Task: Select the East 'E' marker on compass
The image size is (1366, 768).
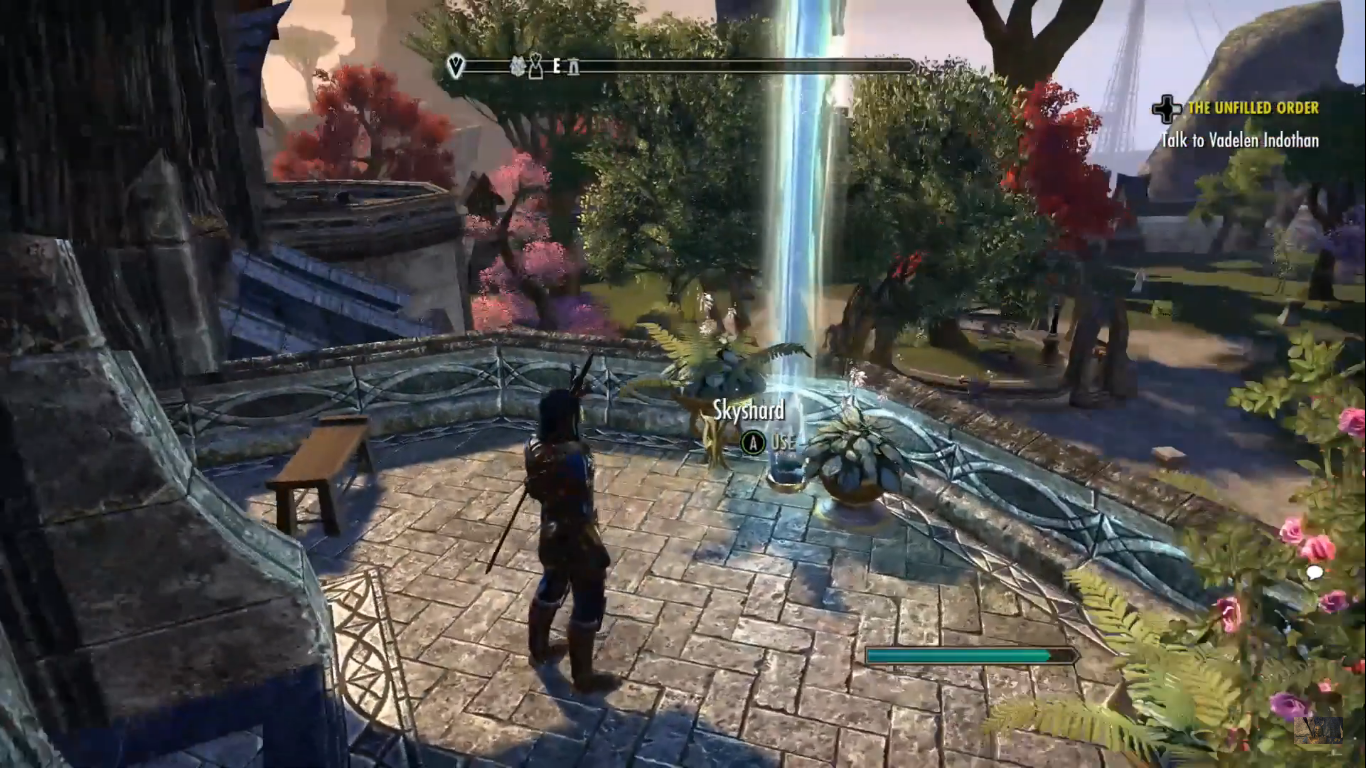Action: pyautogui.click(x=556, y=67)
